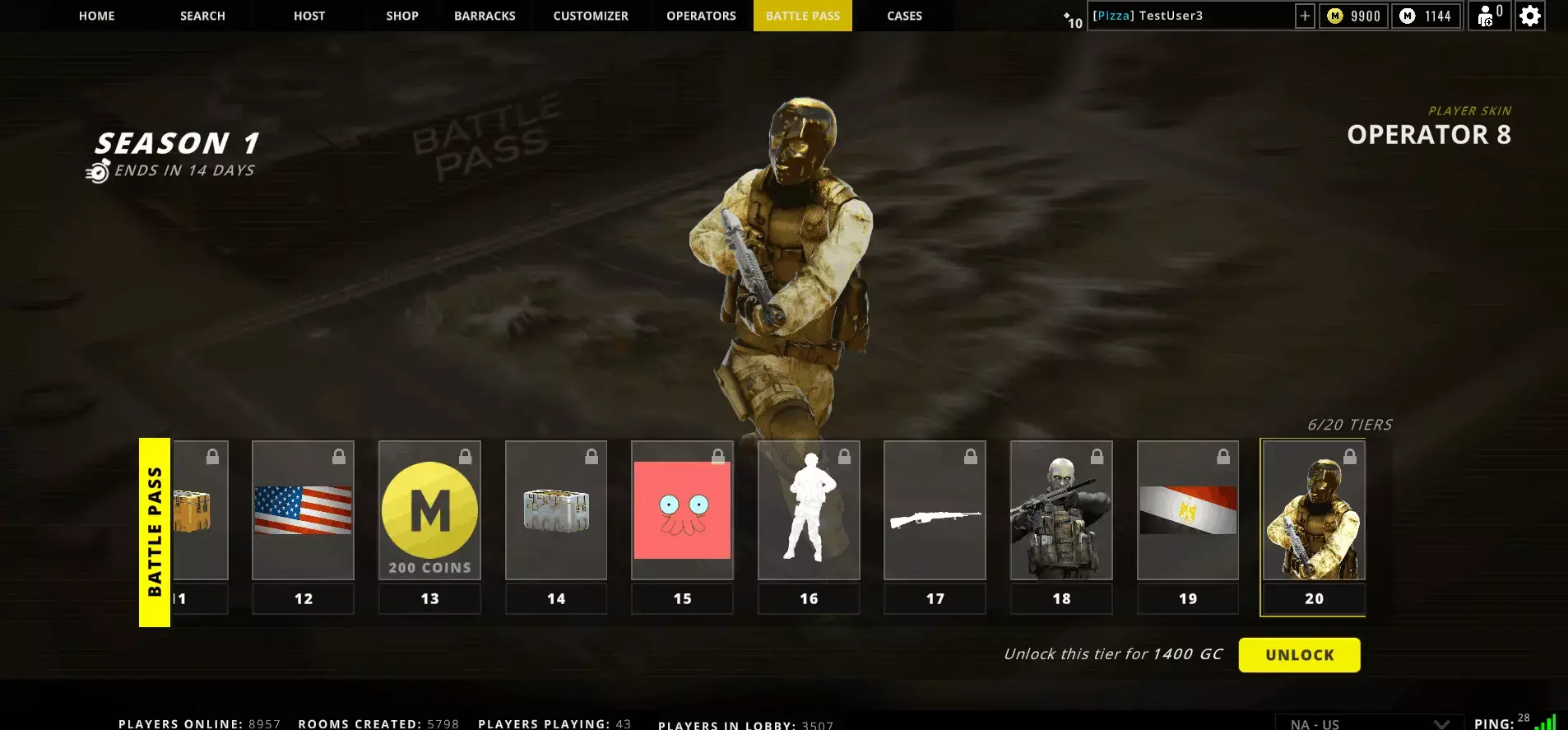Select the tier 14 silver case reward
Screen dimensions: 1568x730
click(x=556, y=510)
